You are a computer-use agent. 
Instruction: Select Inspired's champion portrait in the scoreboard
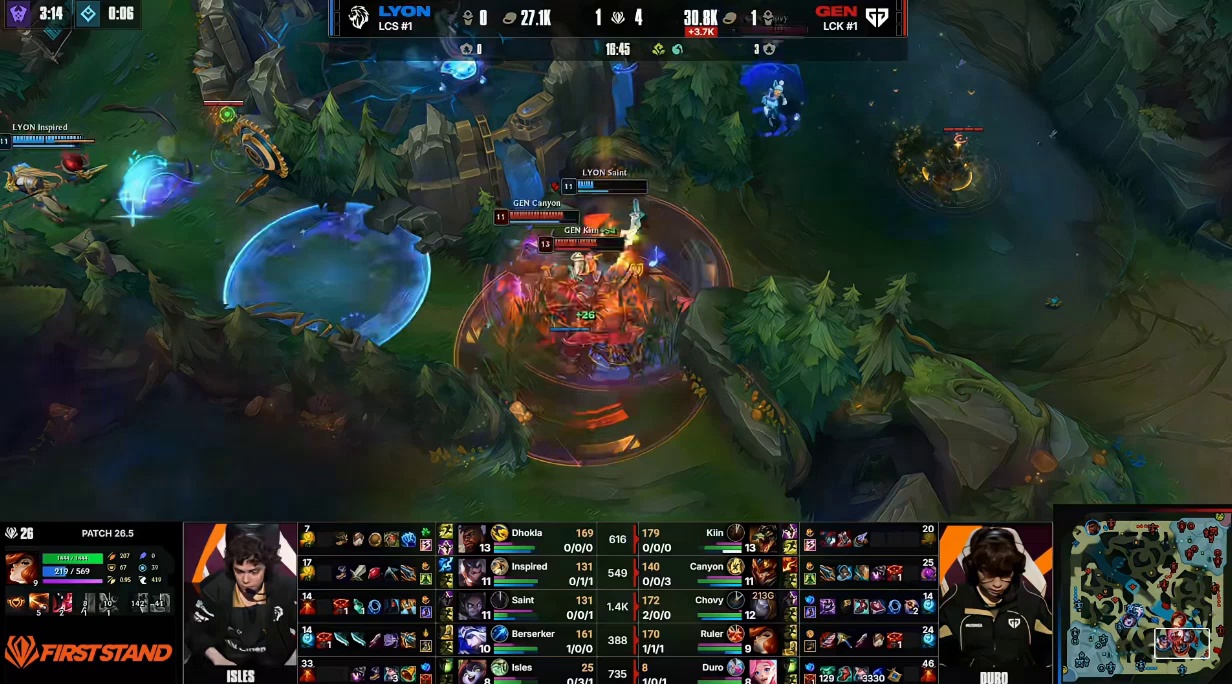tap(472, 573)
